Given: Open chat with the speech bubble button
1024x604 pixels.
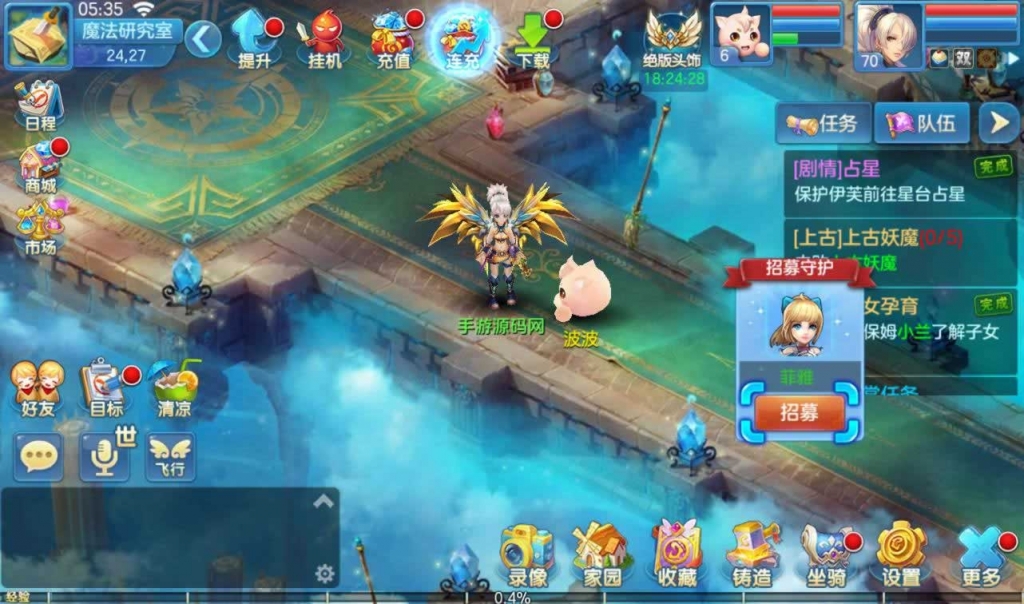Looking at the screenshot, I should pyautogui.click(x=38, y=457).
